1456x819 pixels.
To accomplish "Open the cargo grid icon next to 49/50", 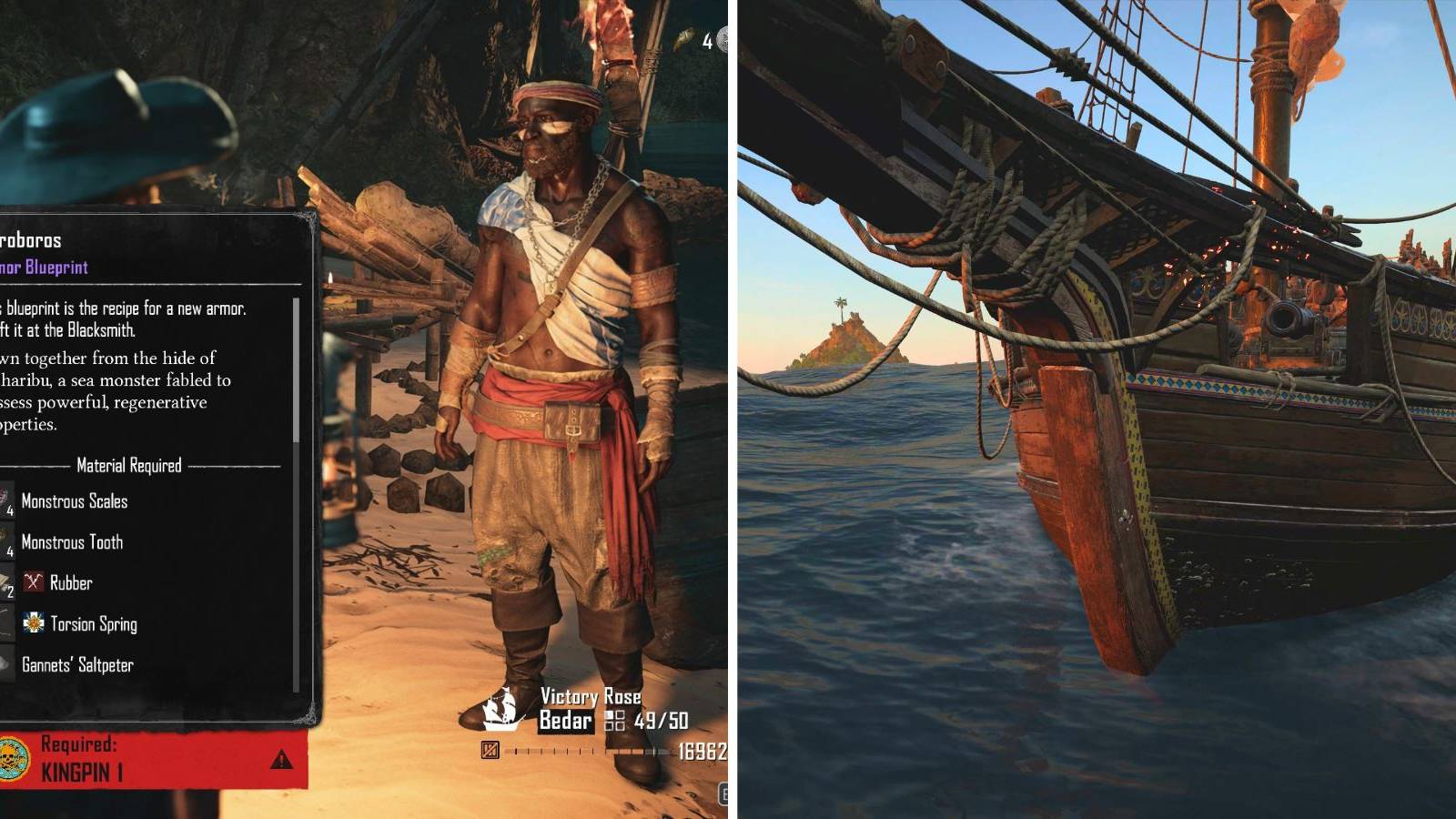I will tap(616, 720).
